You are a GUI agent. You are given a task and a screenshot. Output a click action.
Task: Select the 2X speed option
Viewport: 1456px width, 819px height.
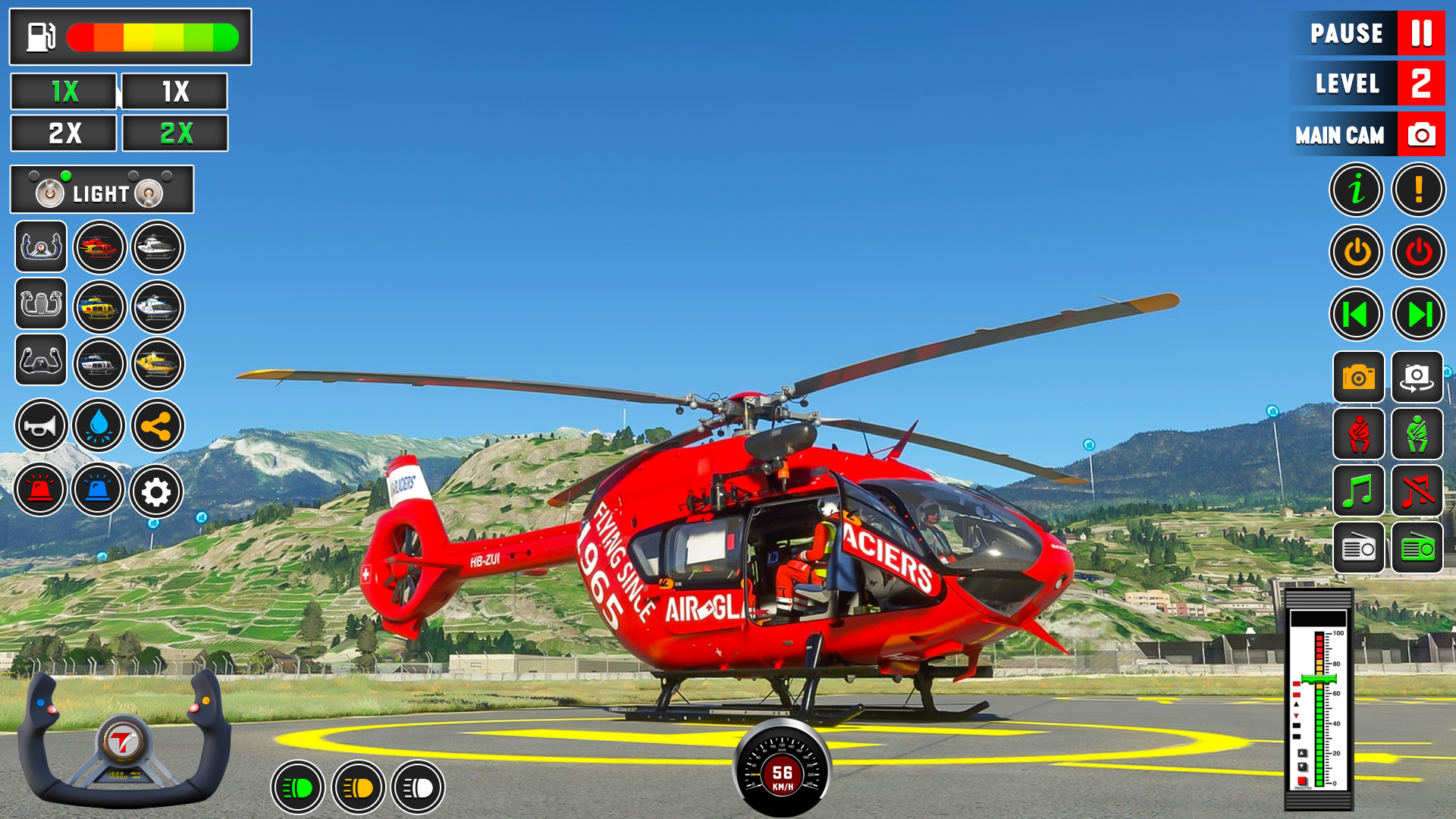[x=63, y=133]
